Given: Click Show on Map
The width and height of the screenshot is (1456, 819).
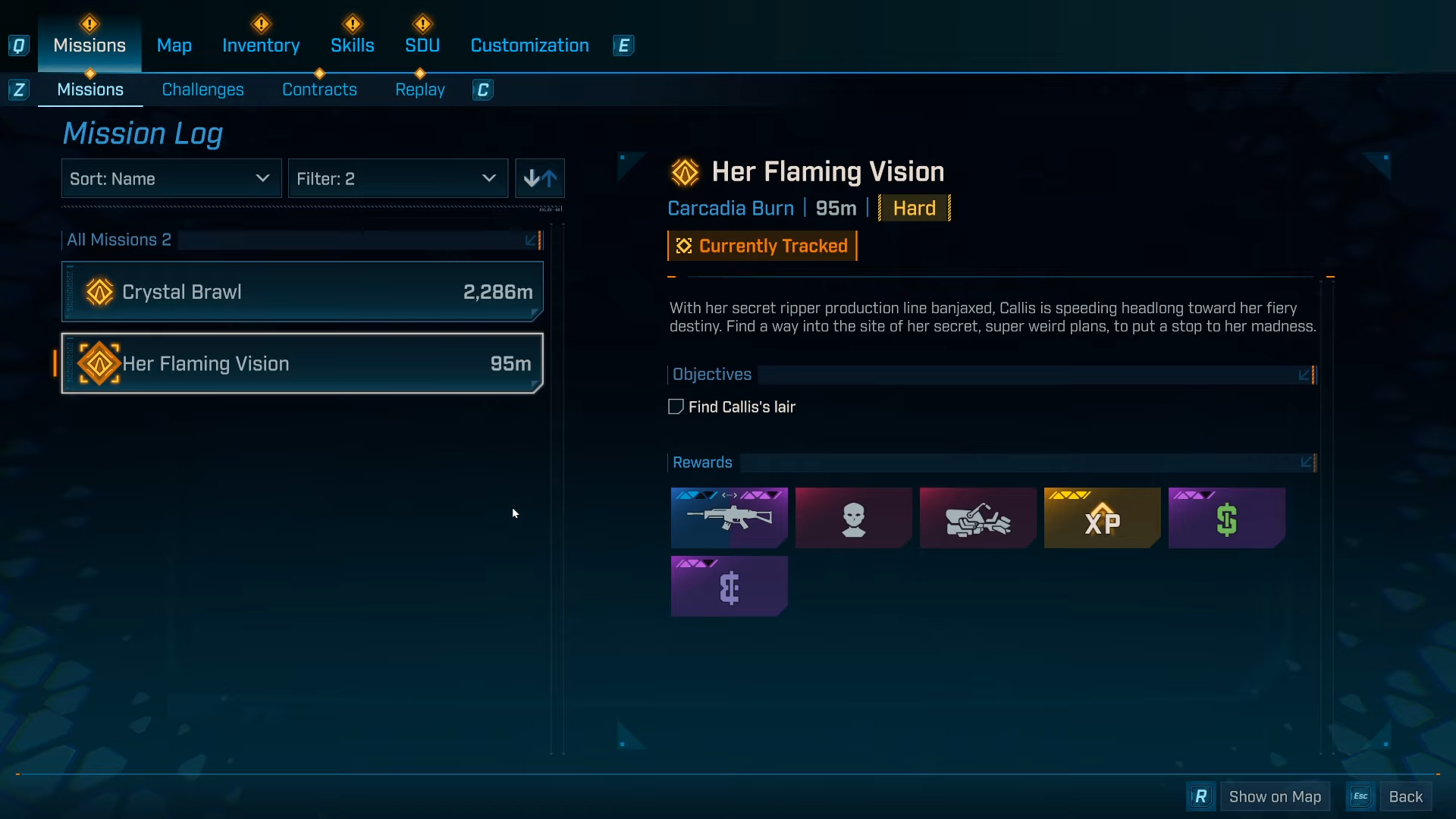Looking at the screenshot, I should point(1274,797).
